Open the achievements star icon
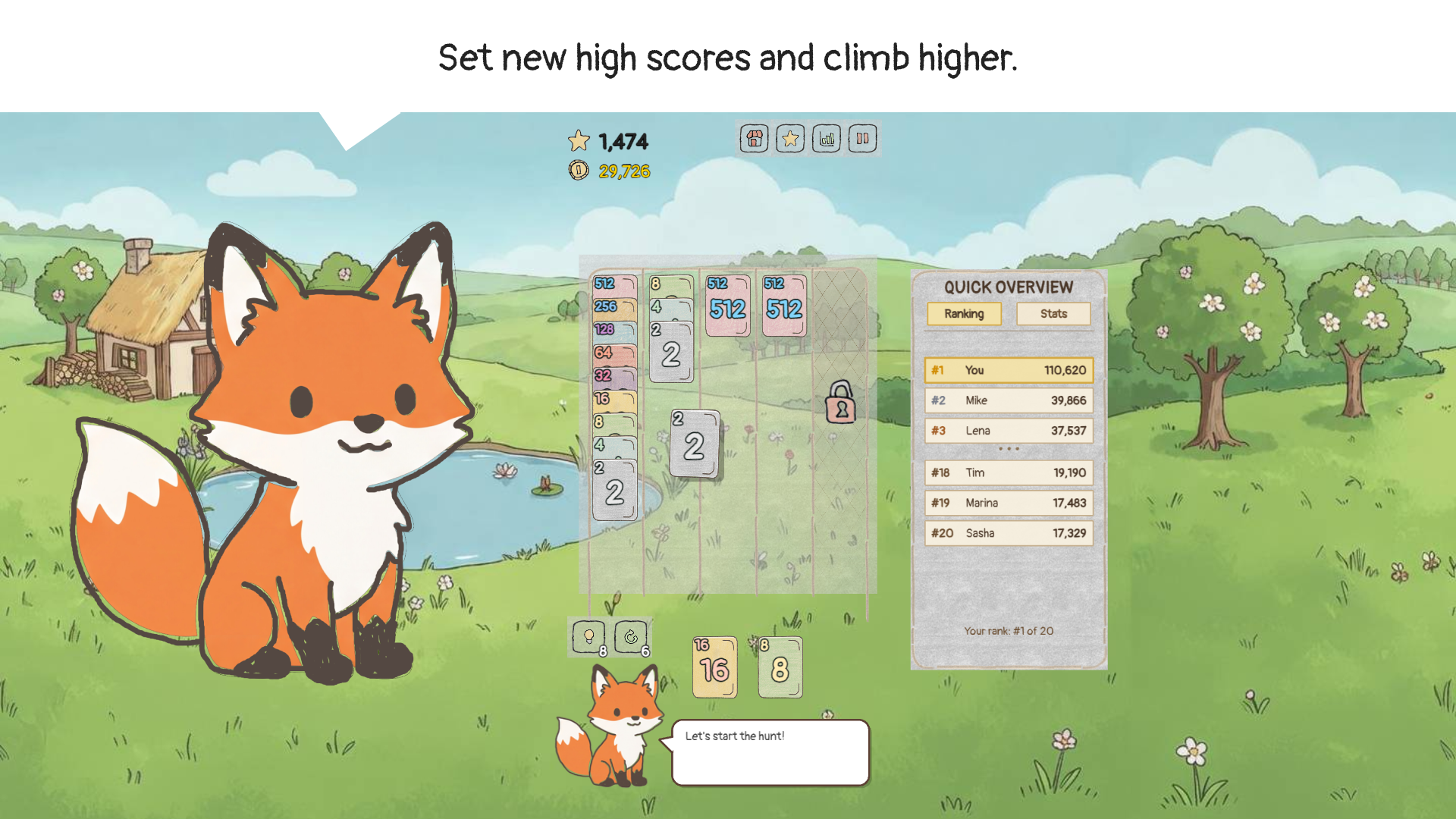The width and height of the screenshot is (1456, 819). coord(789,139)
